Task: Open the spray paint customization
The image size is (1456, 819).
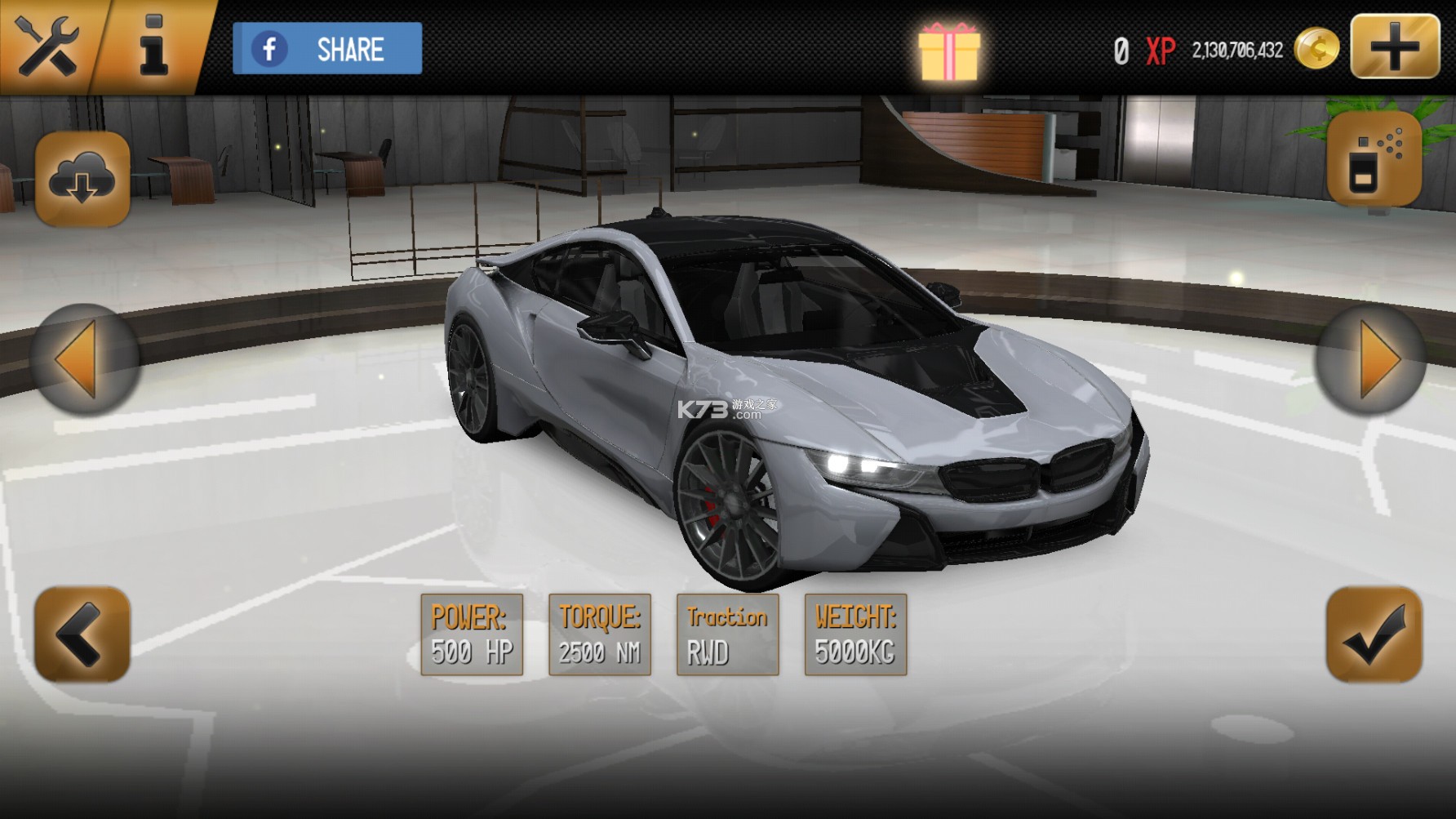Action: 1374,159
